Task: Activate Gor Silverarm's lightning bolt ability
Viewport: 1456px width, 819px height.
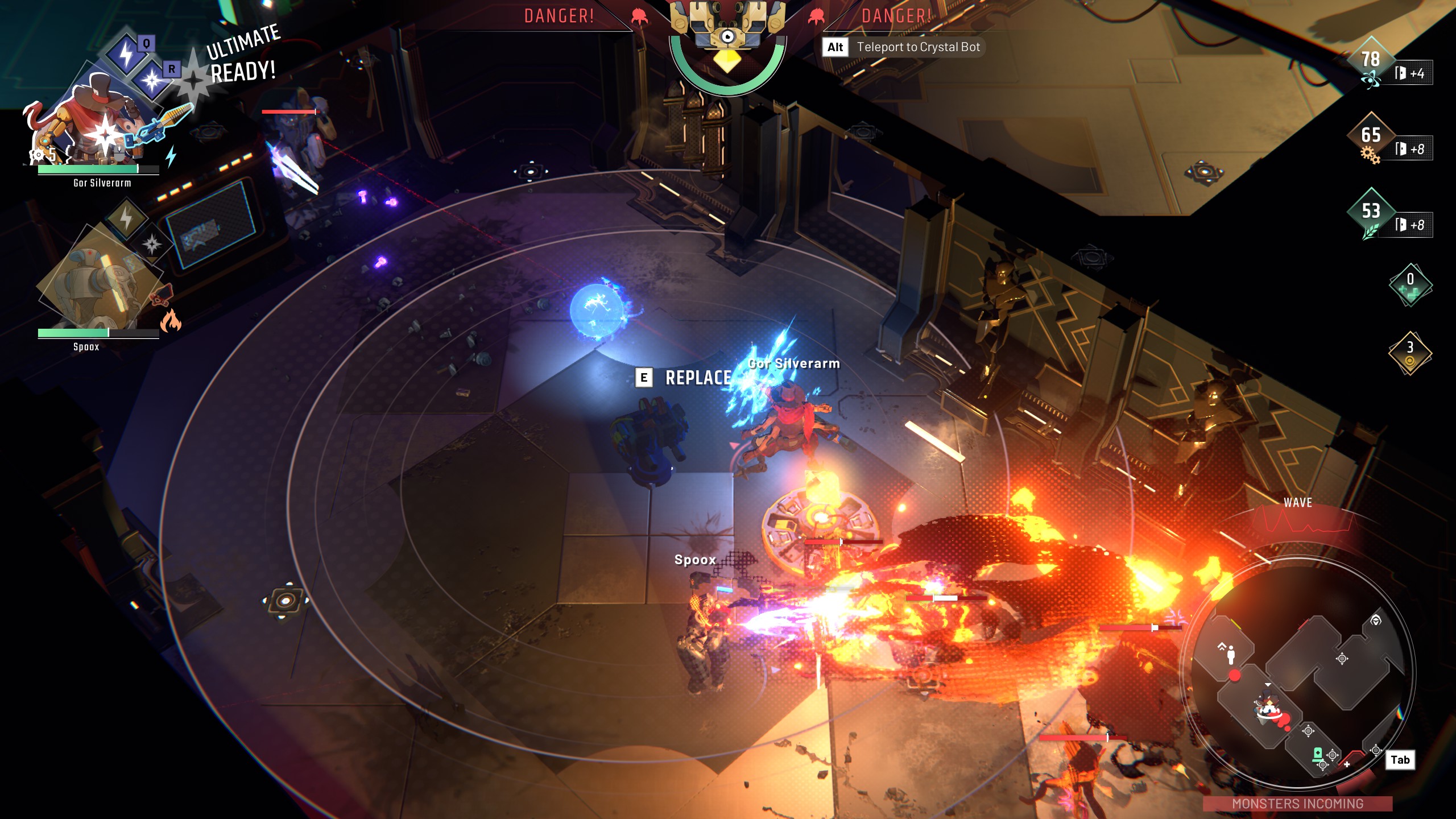Action: click(x=126, y=55)
